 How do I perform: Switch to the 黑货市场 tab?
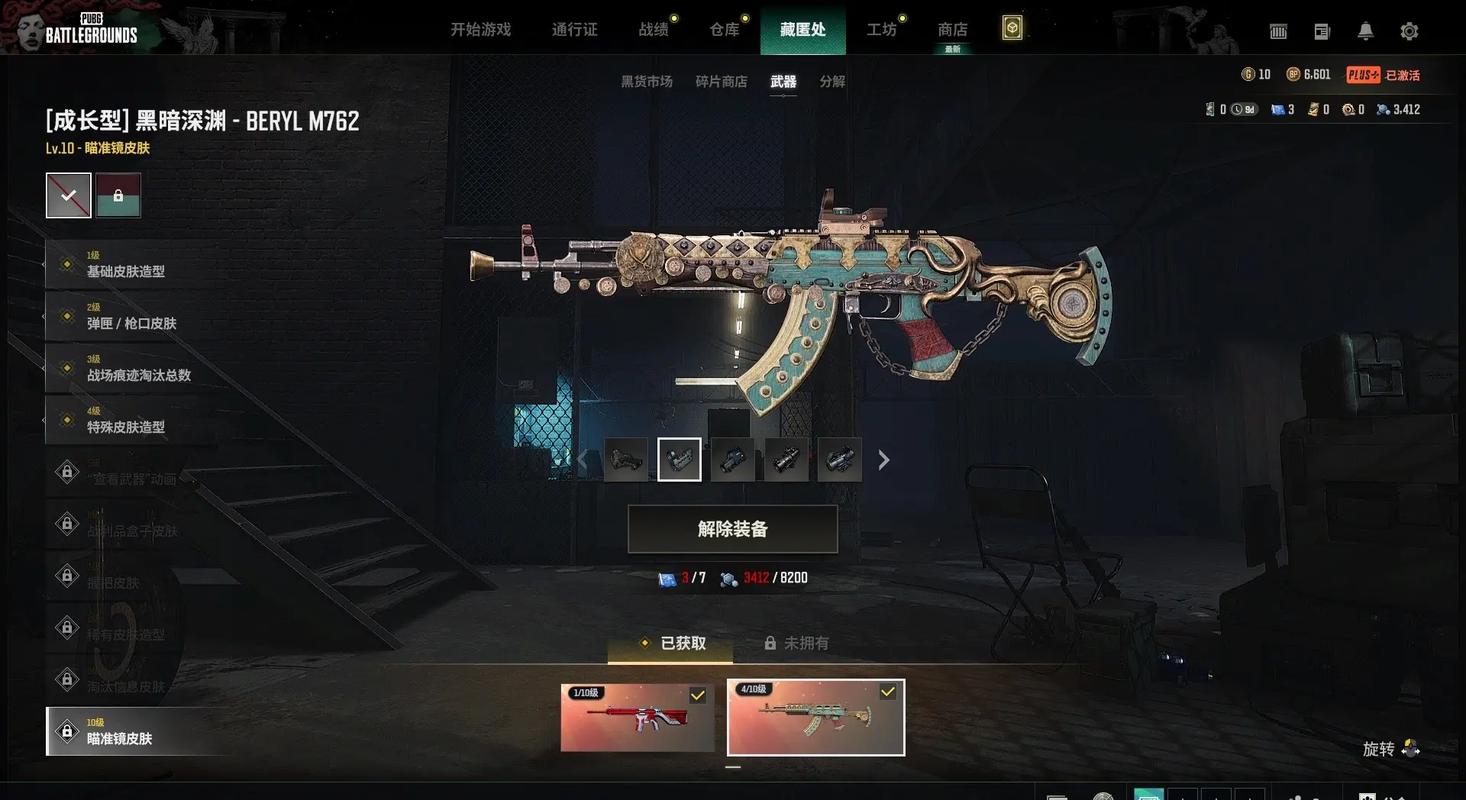pos(645,81)
